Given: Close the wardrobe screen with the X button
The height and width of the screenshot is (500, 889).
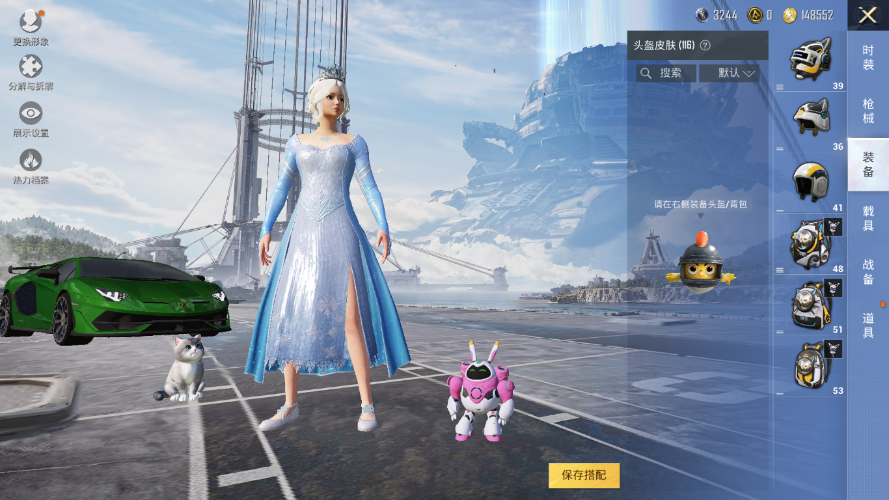Looking at the screenshot, I should (x=866, y=15).
